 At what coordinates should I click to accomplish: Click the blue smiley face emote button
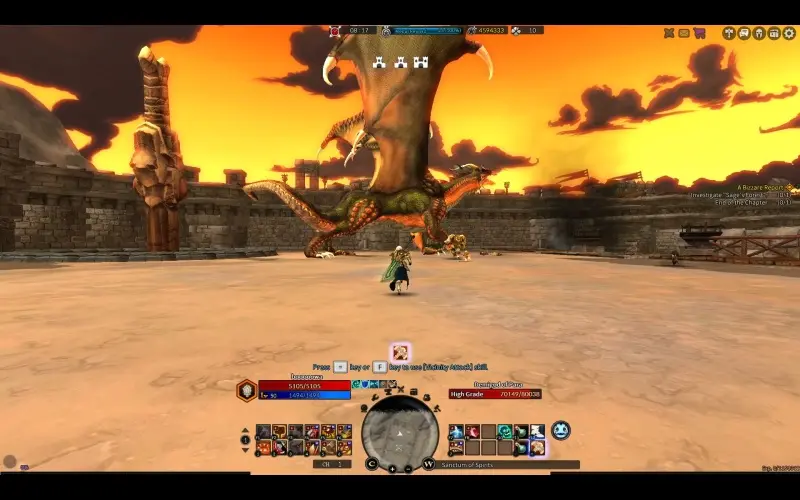(560, 430)
